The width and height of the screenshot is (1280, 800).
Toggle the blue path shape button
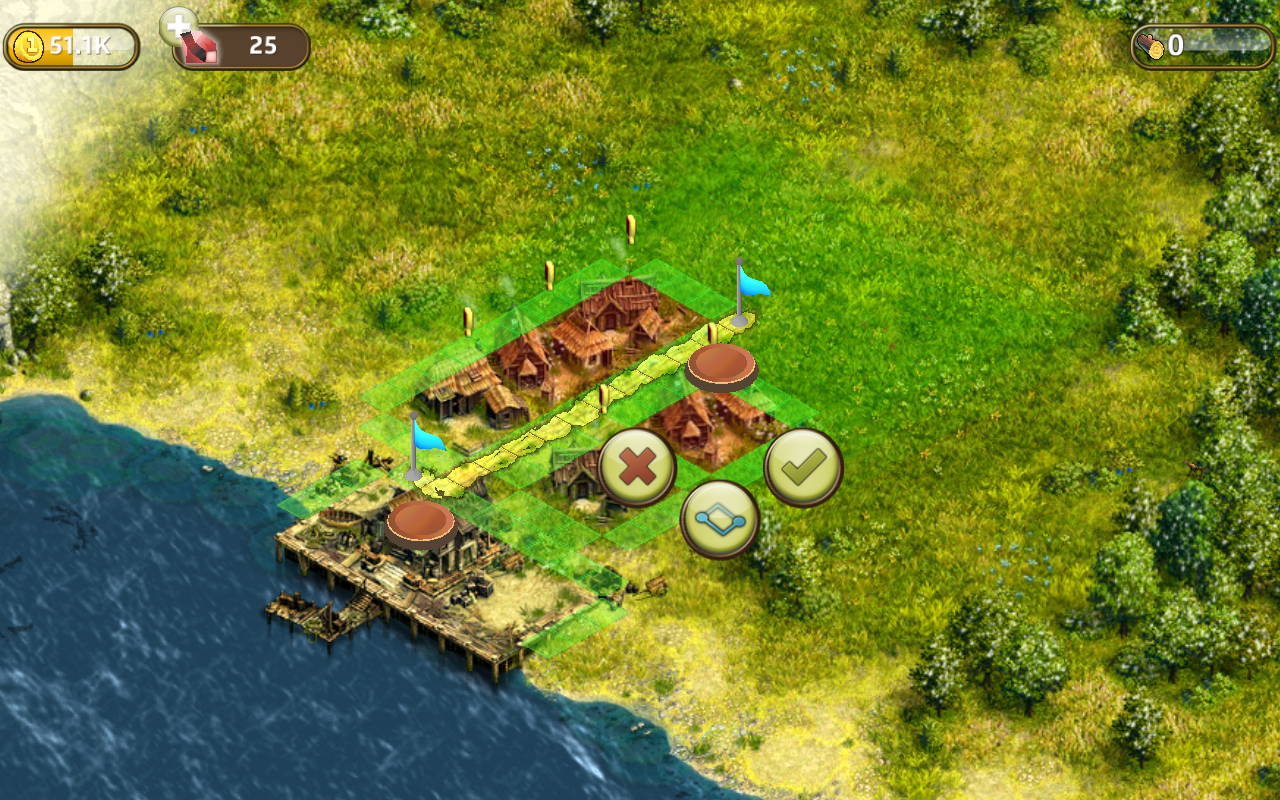tap(719, 520)
